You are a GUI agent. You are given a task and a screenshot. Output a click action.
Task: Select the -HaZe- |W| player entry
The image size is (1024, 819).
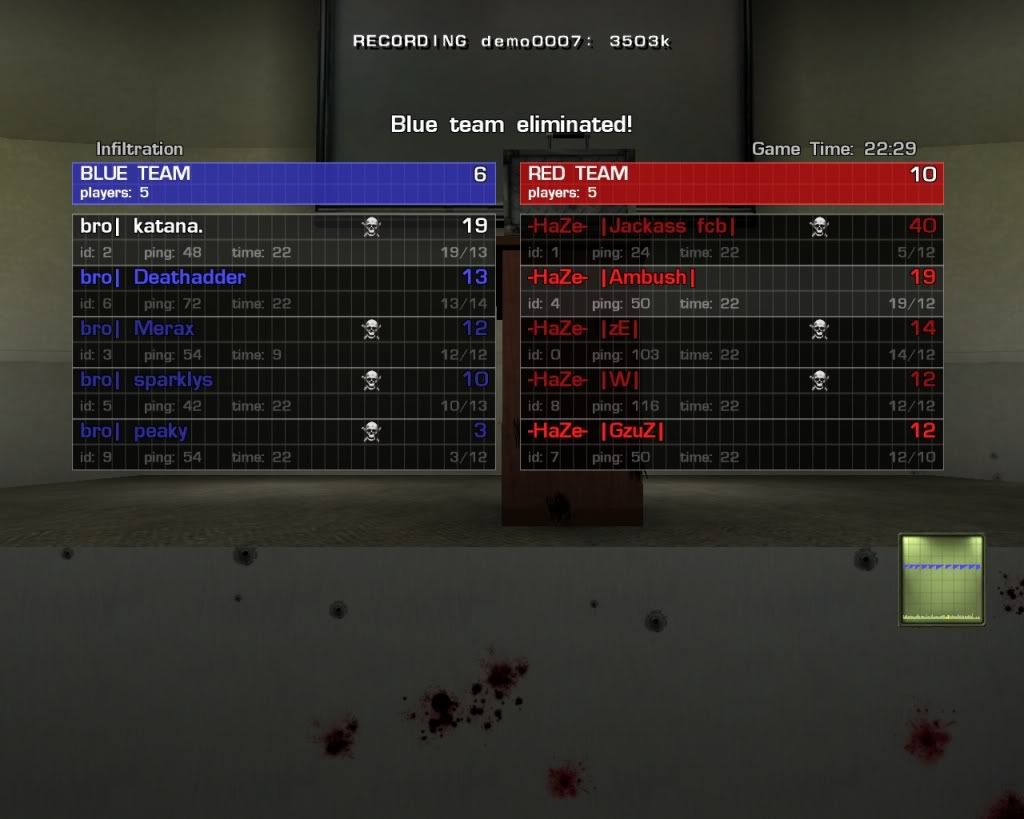pyautogui.click(x=731, y=392)
